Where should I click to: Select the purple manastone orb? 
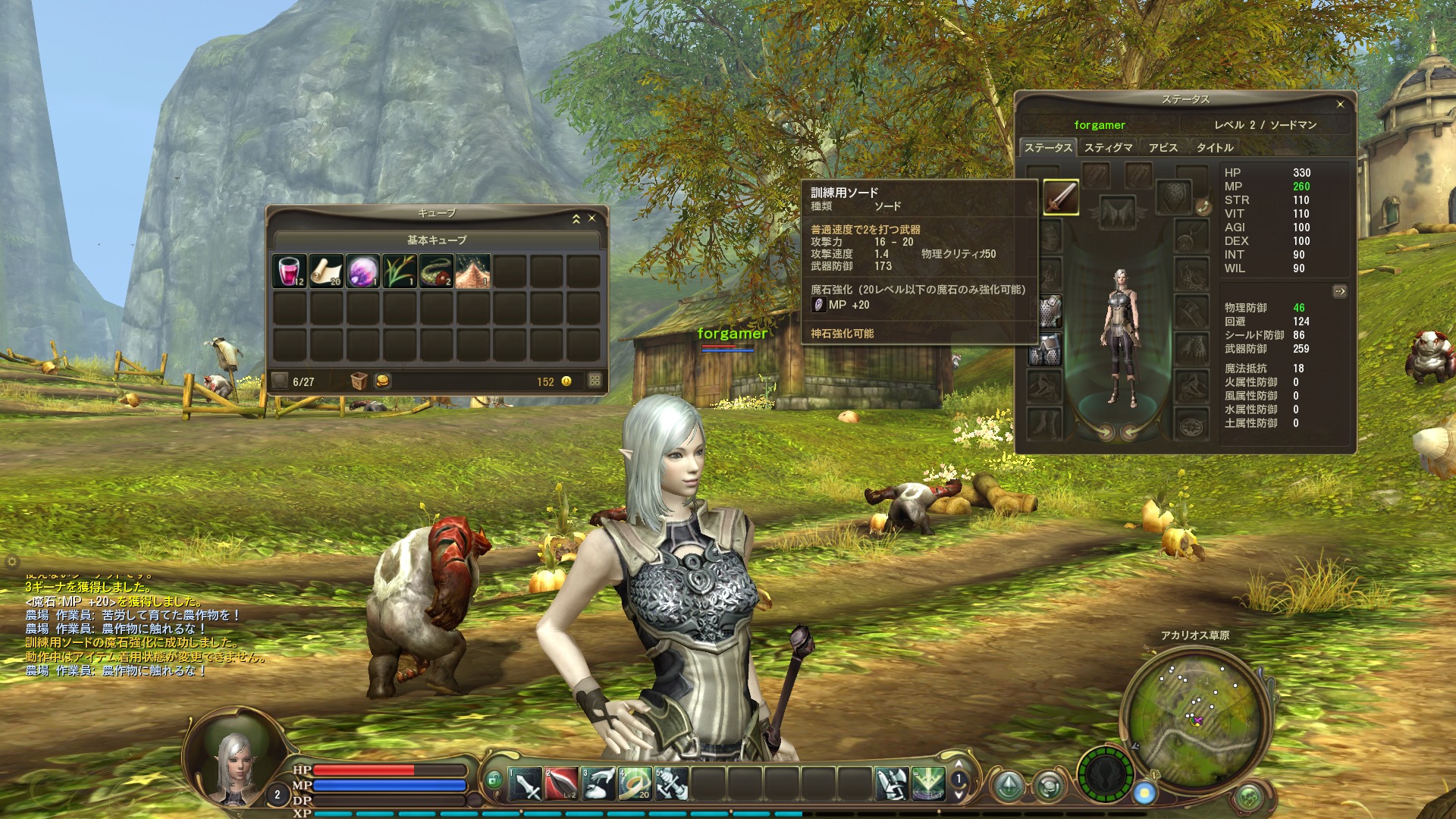pyautogui.click(x=362, y=271)
